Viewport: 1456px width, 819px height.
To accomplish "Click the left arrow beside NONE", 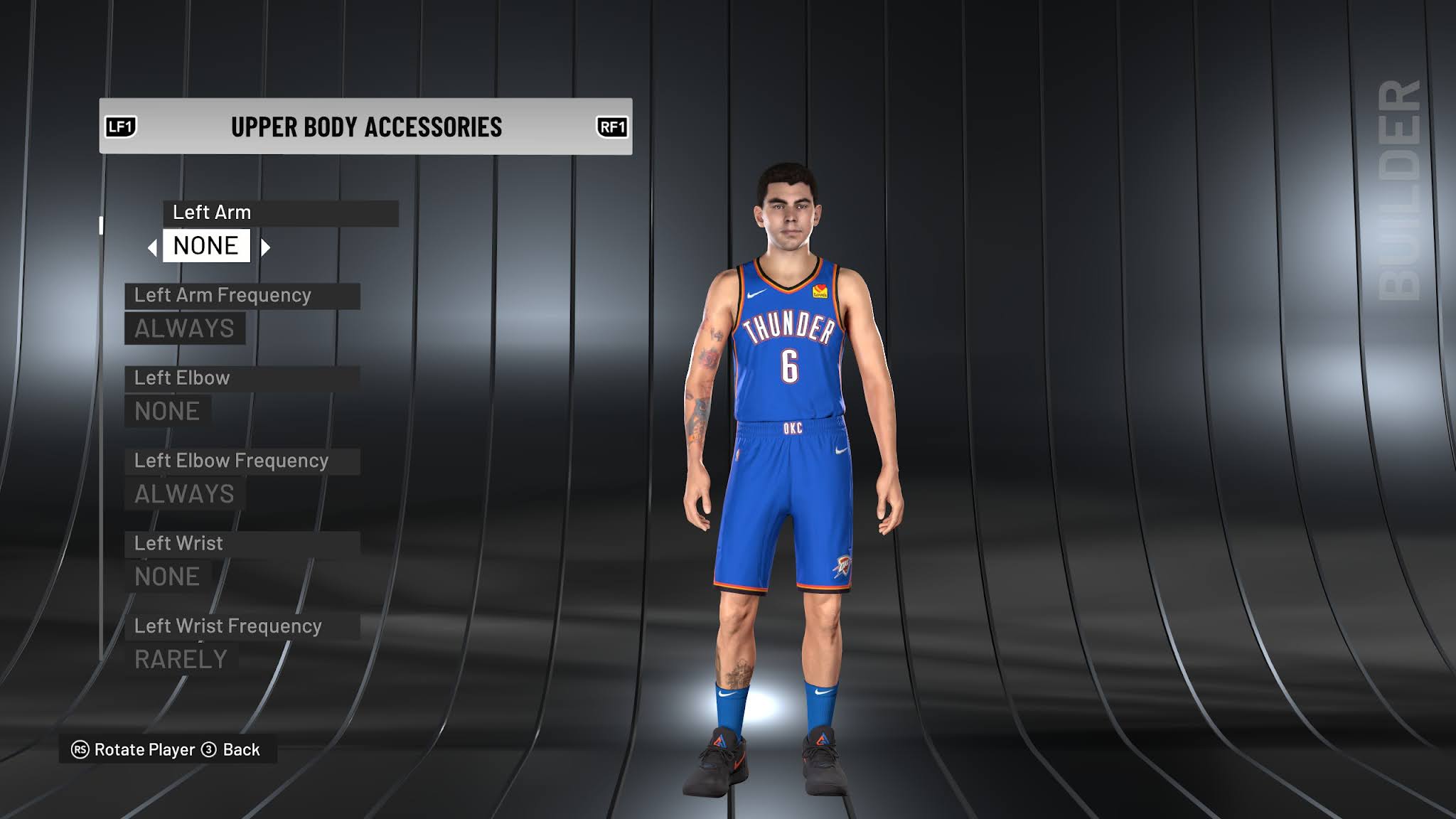I will tap(151, 246).
